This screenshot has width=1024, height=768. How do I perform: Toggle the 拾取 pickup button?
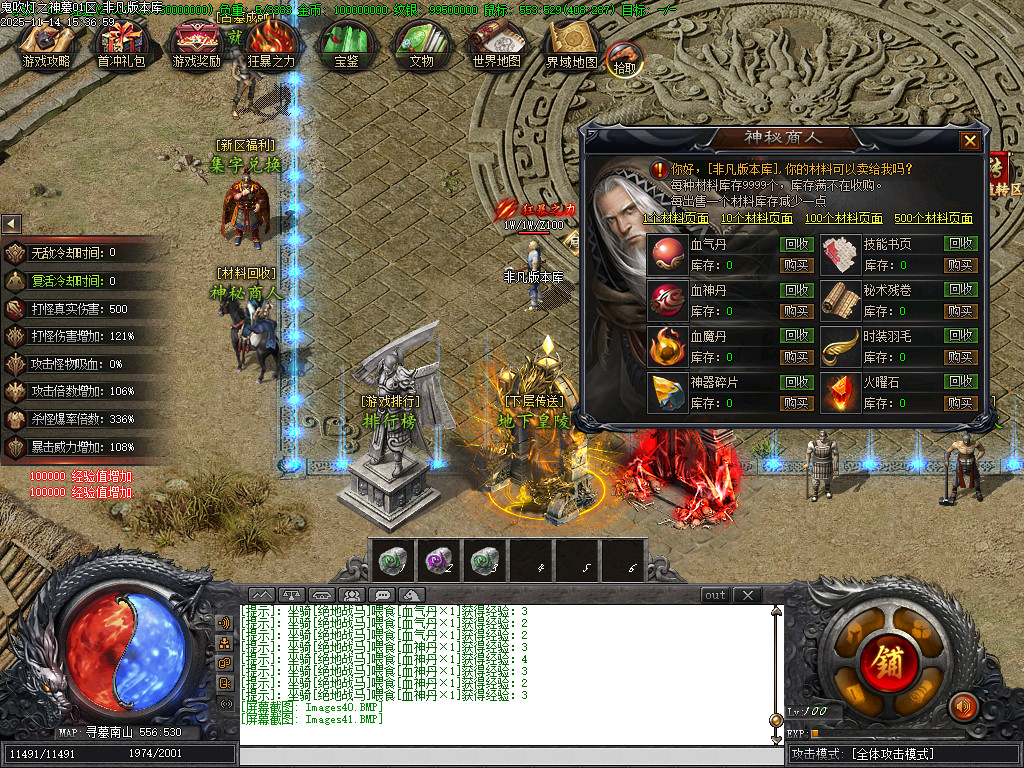click(624, 60)
